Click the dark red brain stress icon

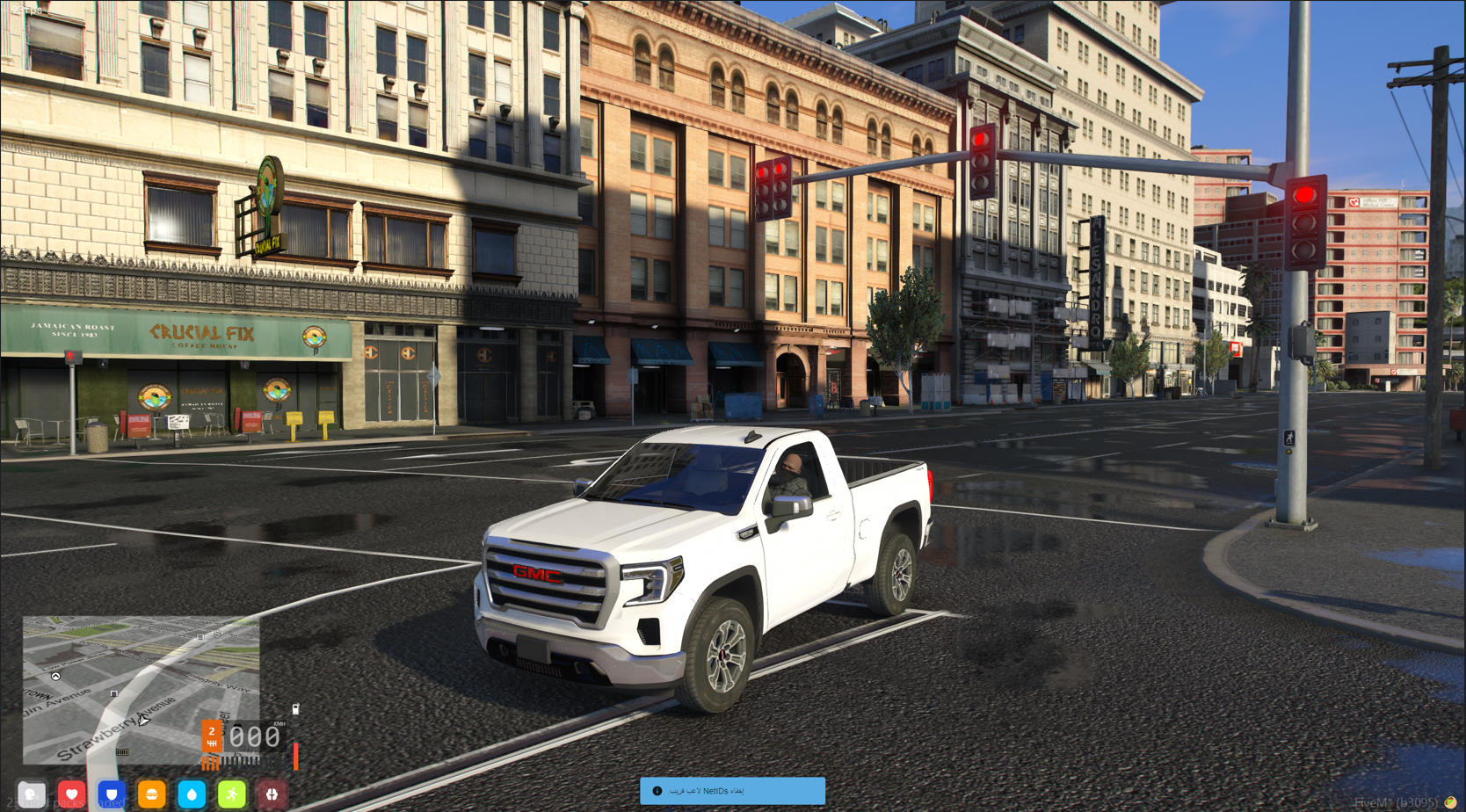point(272,794)
